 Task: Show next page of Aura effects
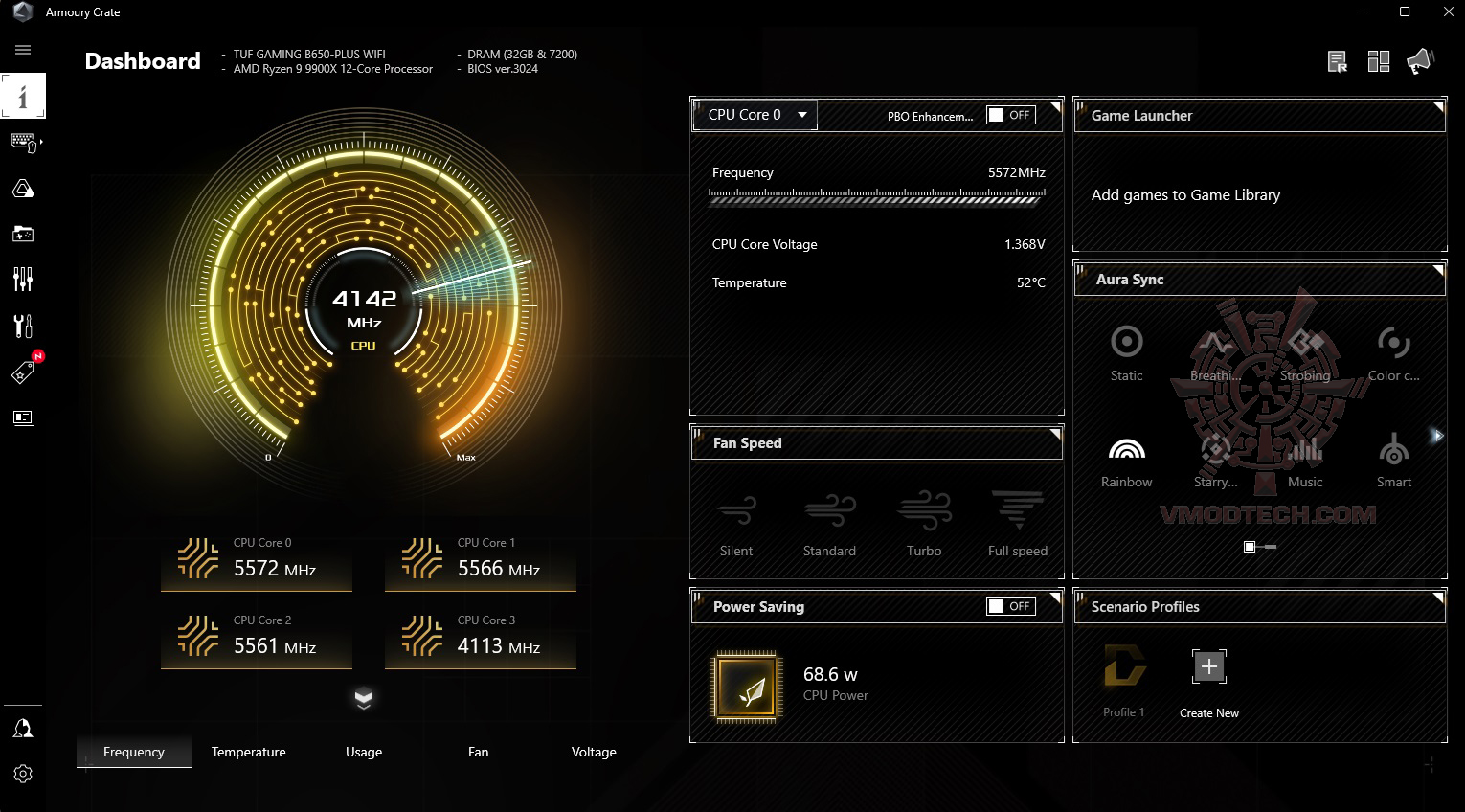click(1436, 436)
